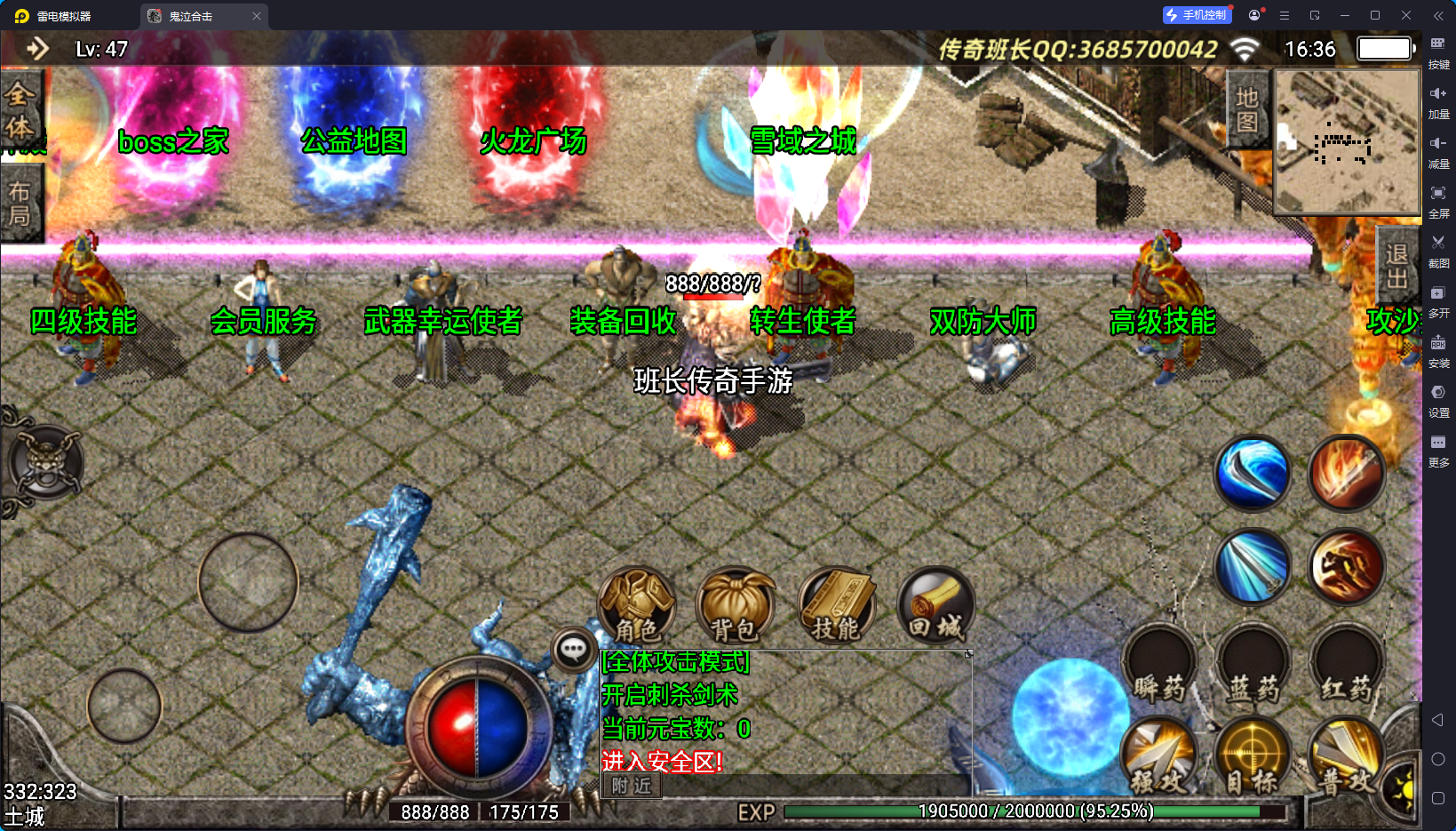Use the 红药 health potion slot

pos(1347,665)
